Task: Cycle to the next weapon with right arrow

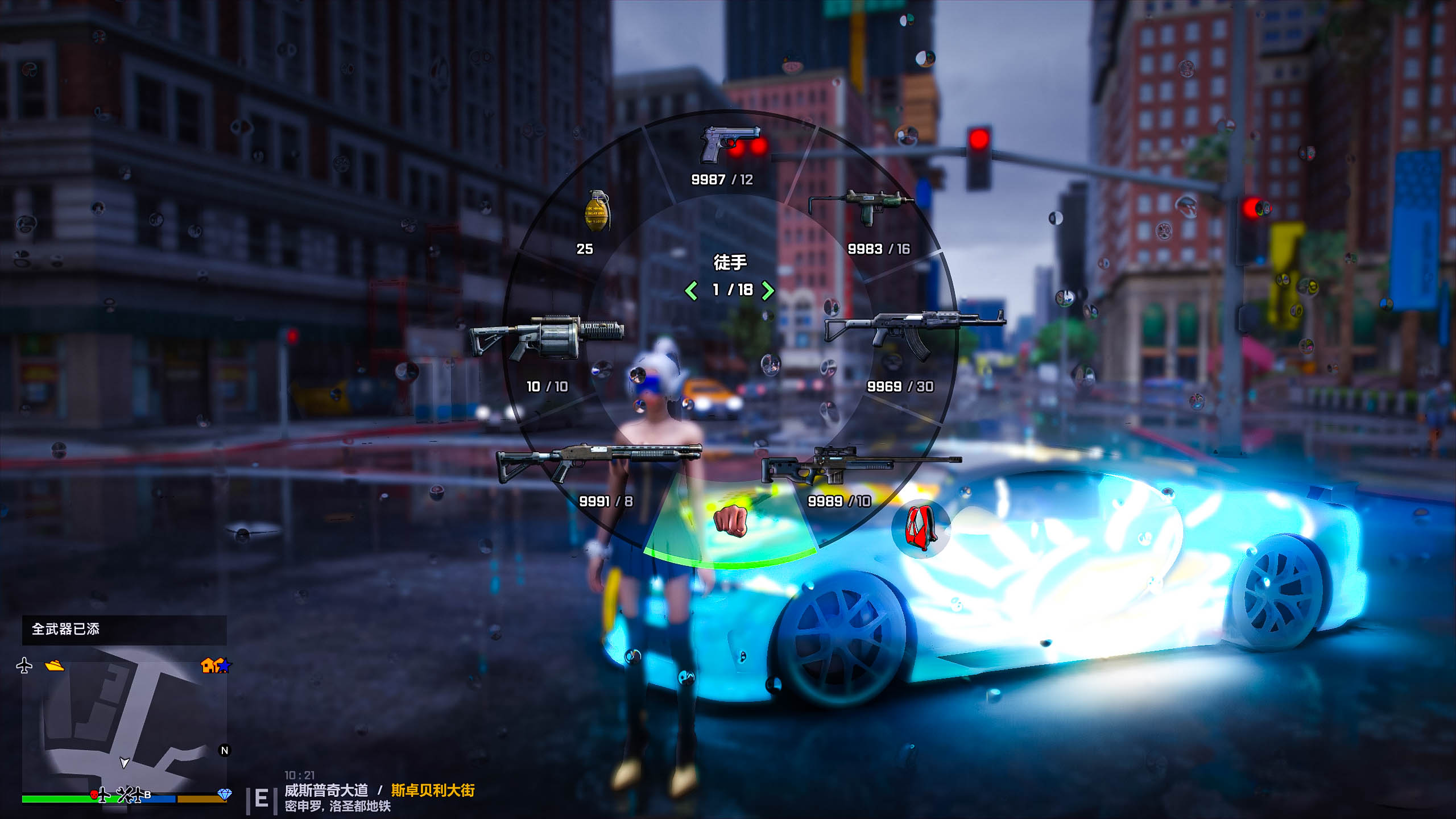Action: tap(768, 291)
